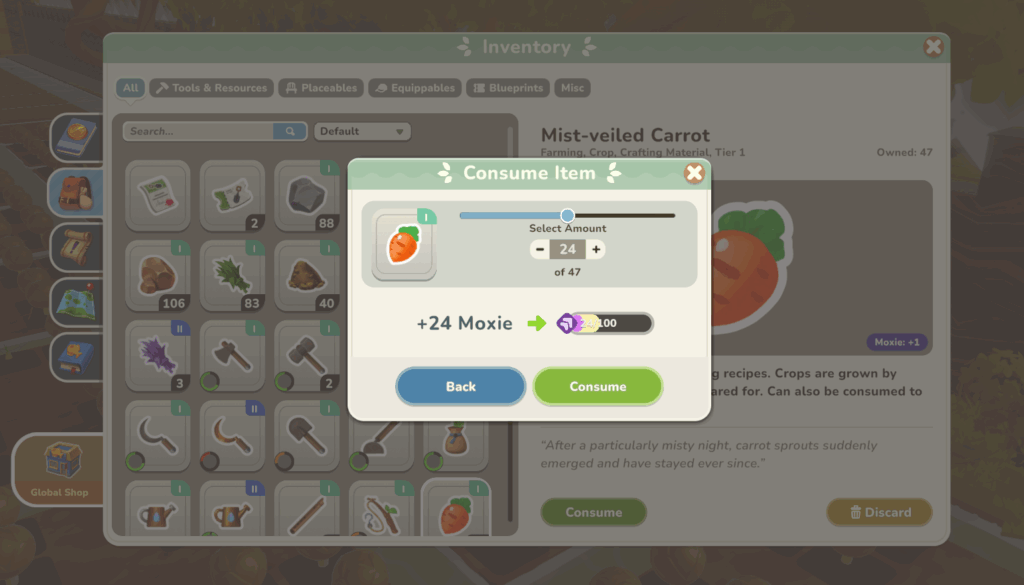Select the Blueprints tab
The height and width of the screenshot is (585, 1024).
point(509,88)
